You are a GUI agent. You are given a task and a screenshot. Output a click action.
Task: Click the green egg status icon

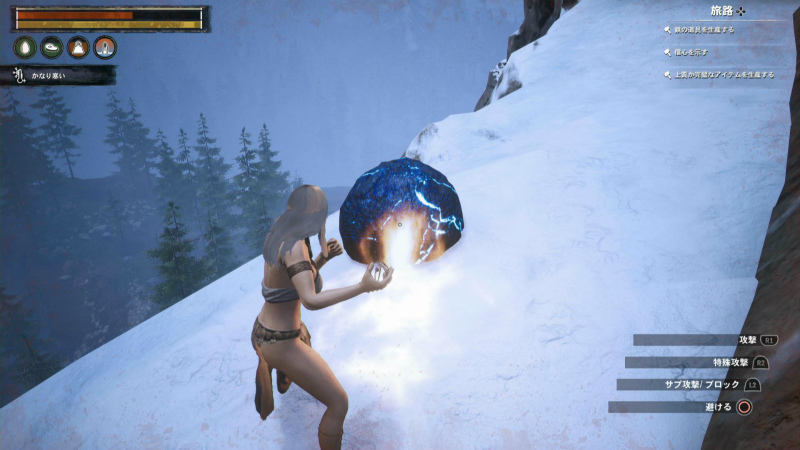click(25, 47)
